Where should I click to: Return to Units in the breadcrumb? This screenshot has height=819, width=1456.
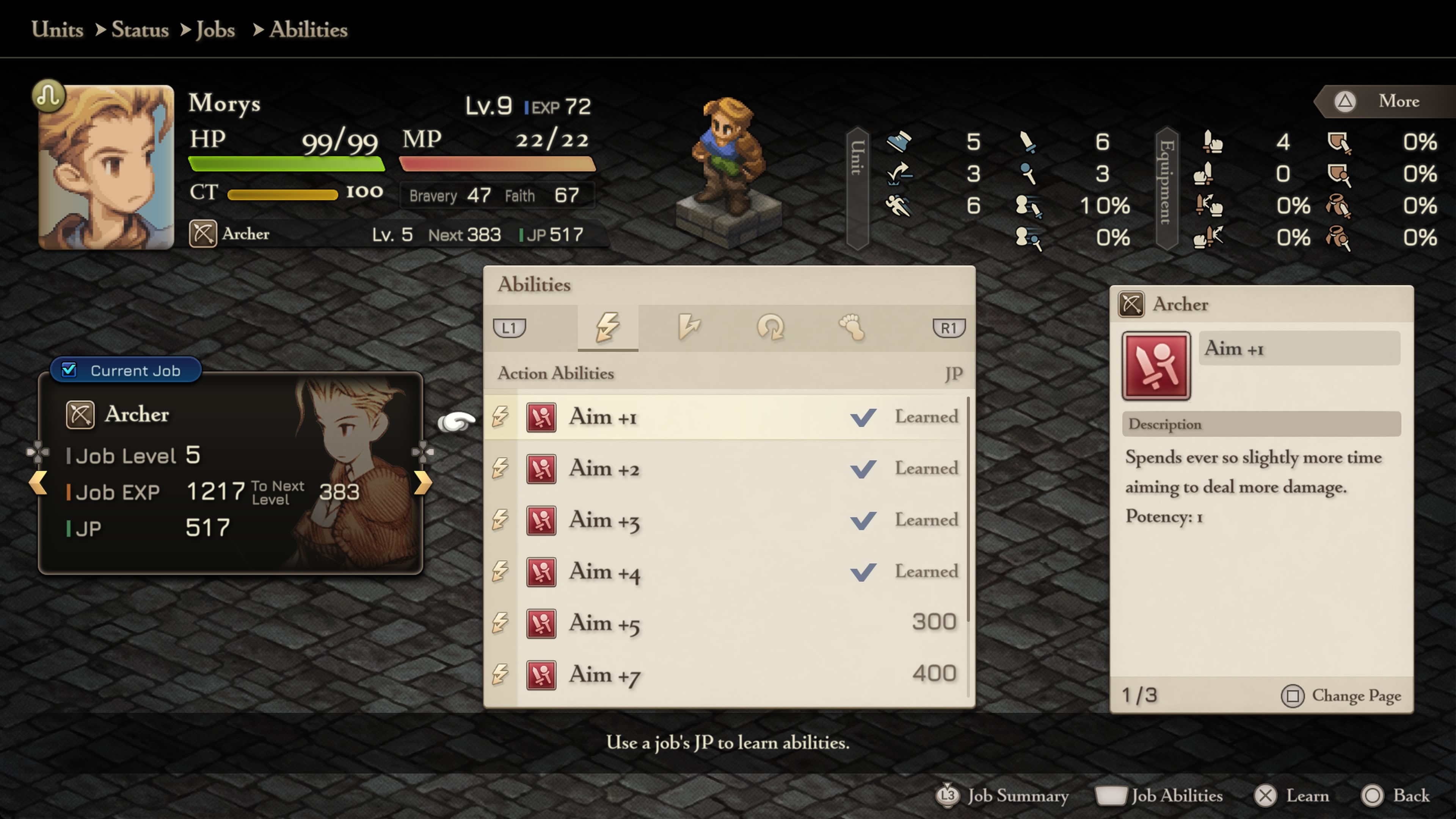pos(57,30)
